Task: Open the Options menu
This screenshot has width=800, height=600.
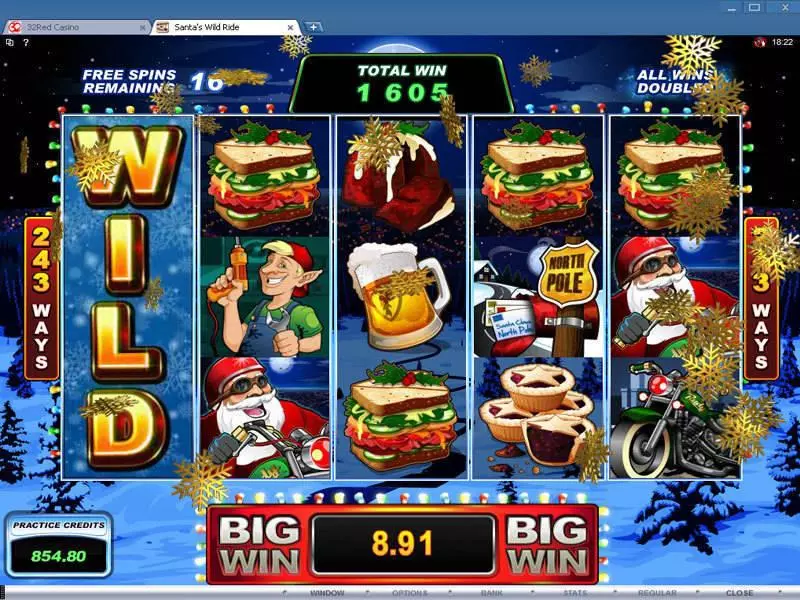Action: 408,593
